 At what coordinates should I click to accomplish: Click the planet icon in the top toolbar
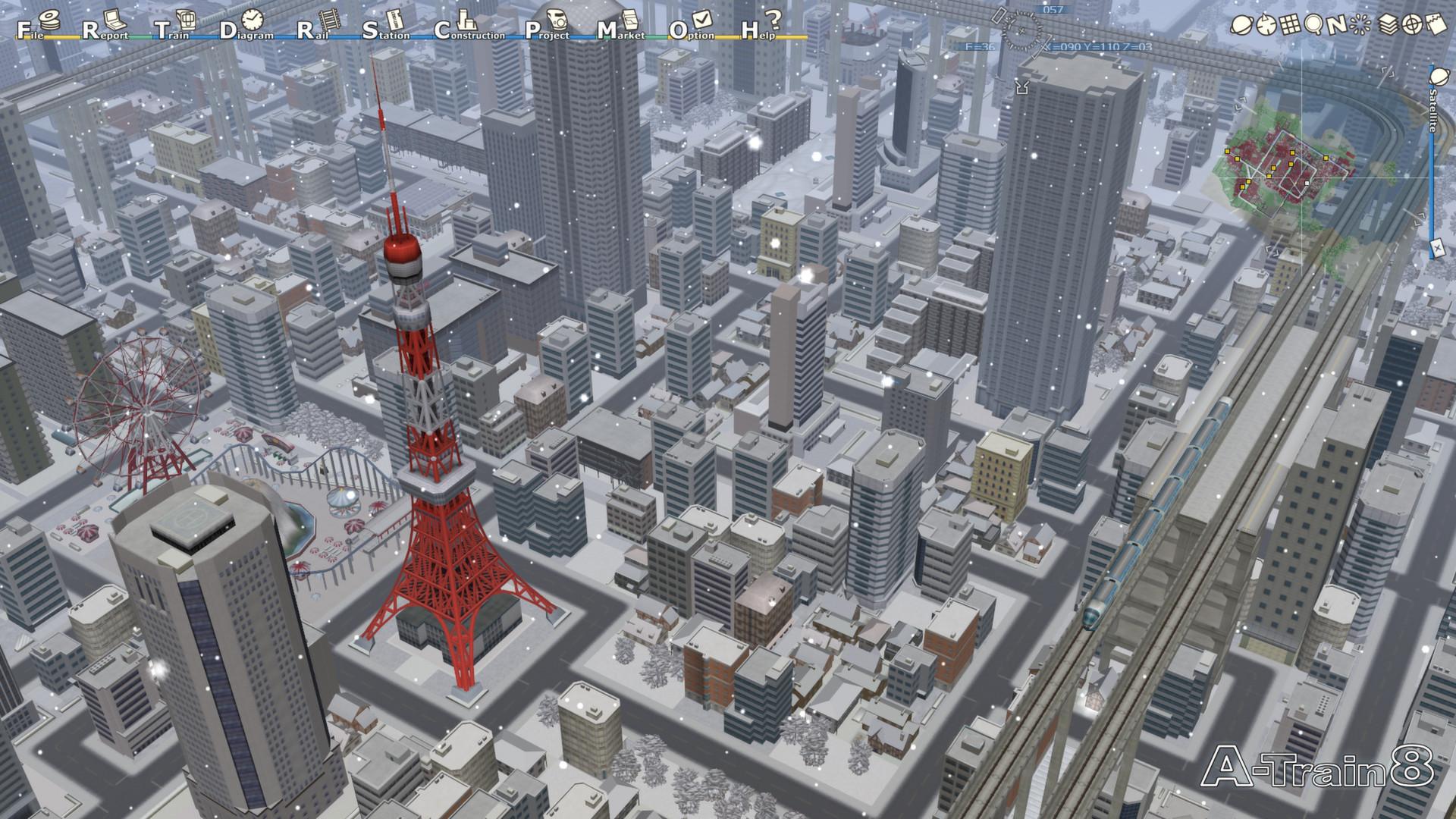coord(1241,25)
